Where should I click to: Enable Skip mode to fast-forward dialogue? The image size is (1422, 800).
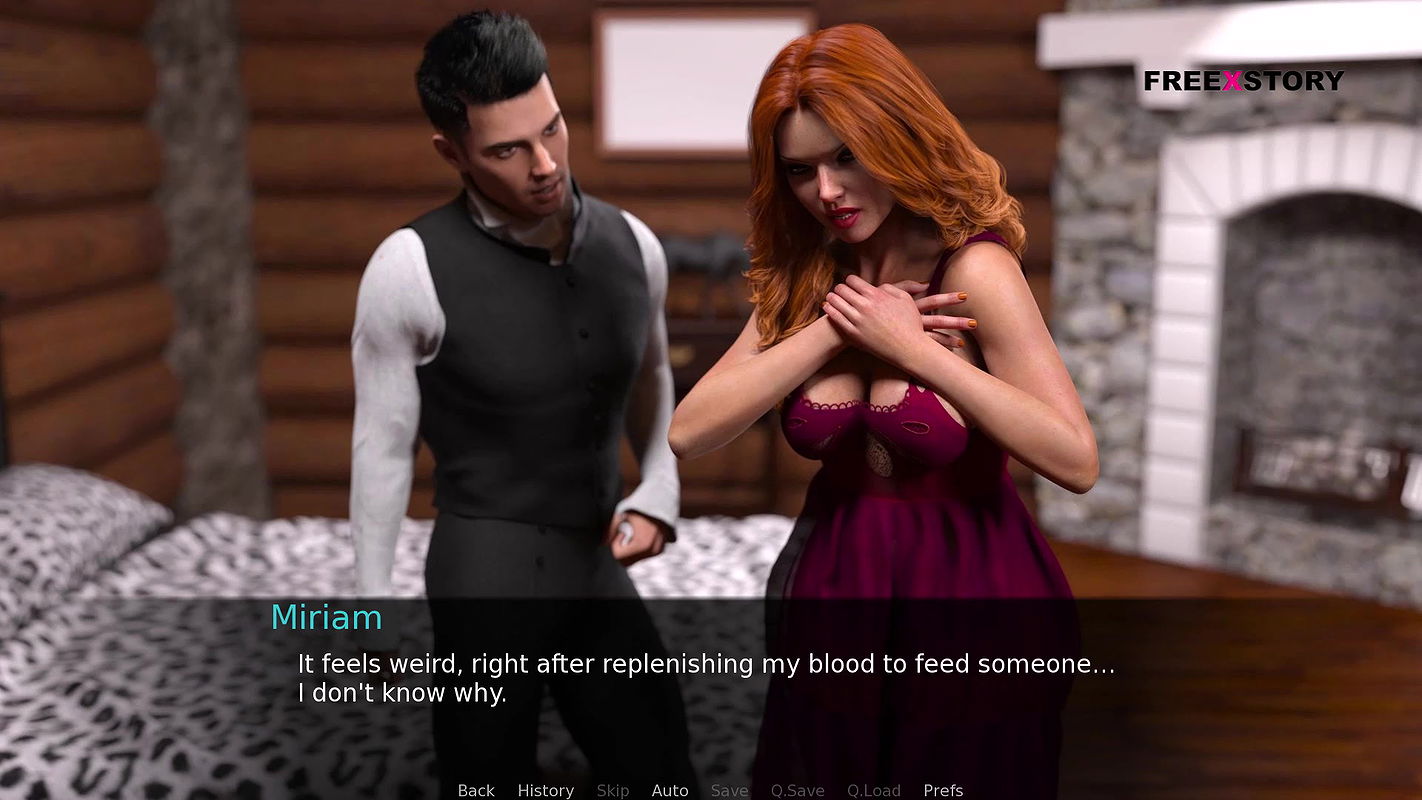tap(613, 790)
